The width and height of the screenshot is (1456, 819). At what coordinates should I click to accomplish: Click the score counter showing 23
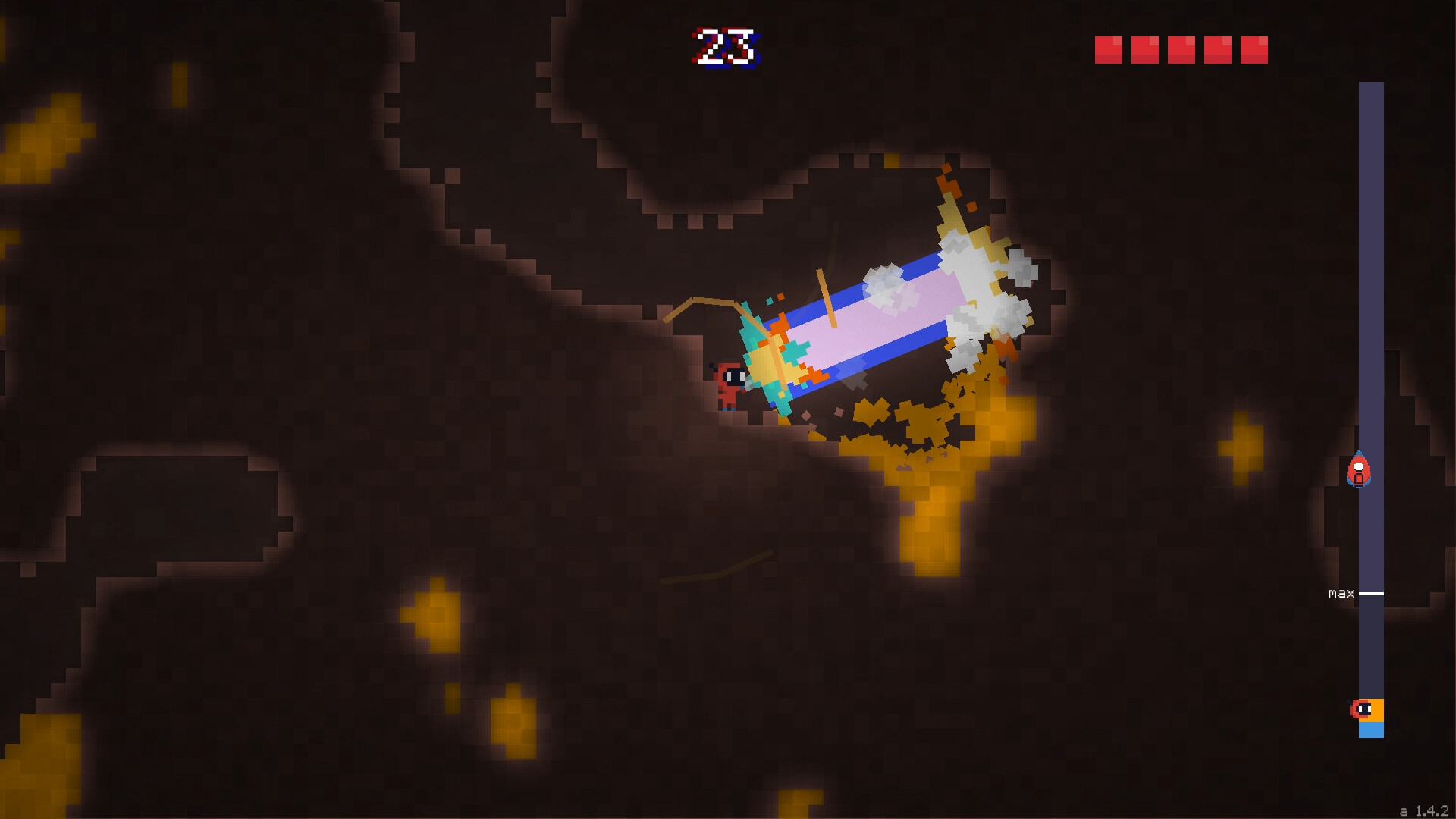point(724,45)
